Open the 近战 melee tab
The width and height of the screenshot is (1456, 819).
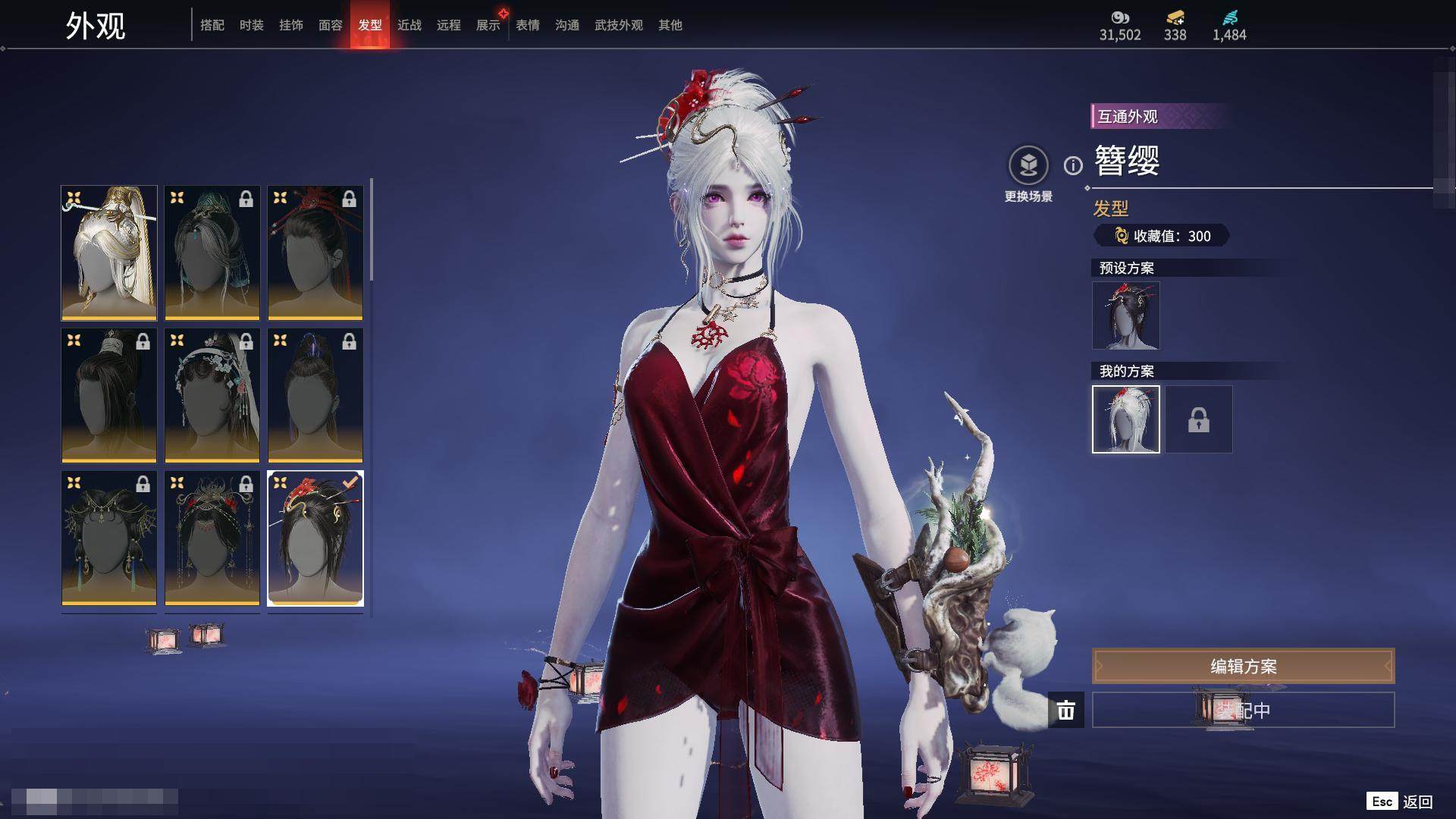click(x=409, y=25)
